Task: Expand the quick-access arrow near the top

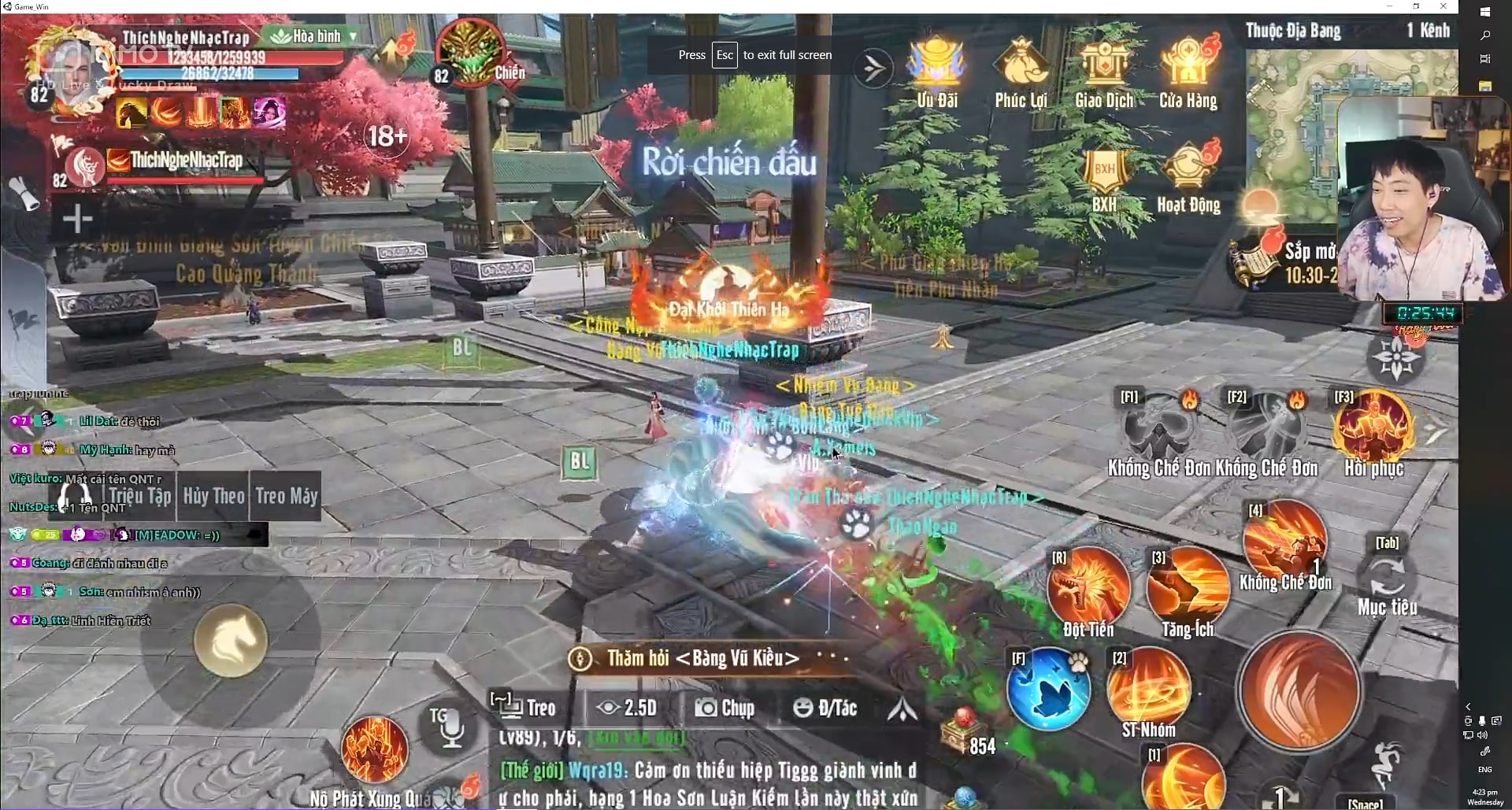Action: [x=873, y=67]
